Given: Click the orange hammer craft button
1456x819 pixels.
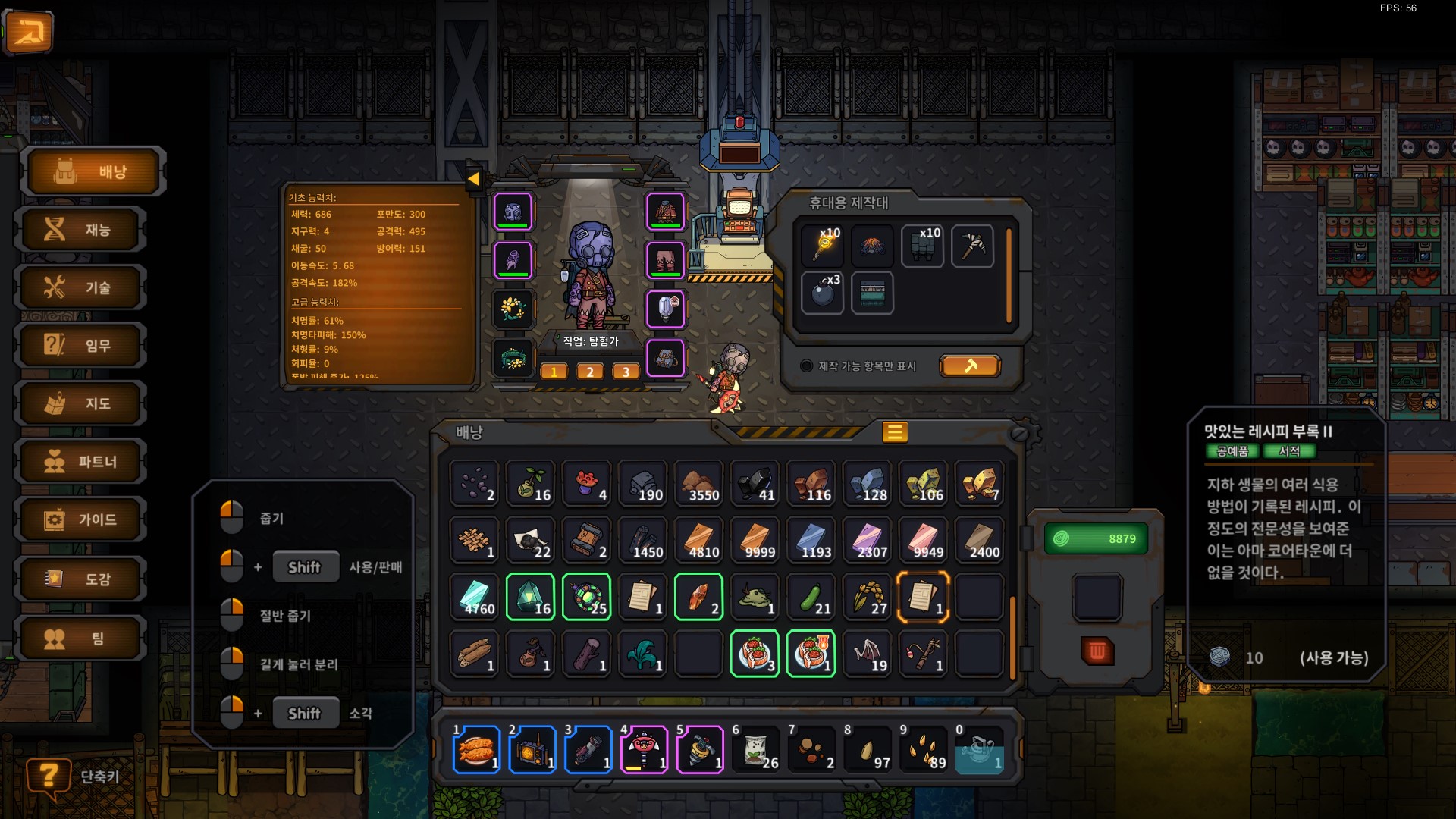Looking at the screenshot, I should click(x=970, y=366).
